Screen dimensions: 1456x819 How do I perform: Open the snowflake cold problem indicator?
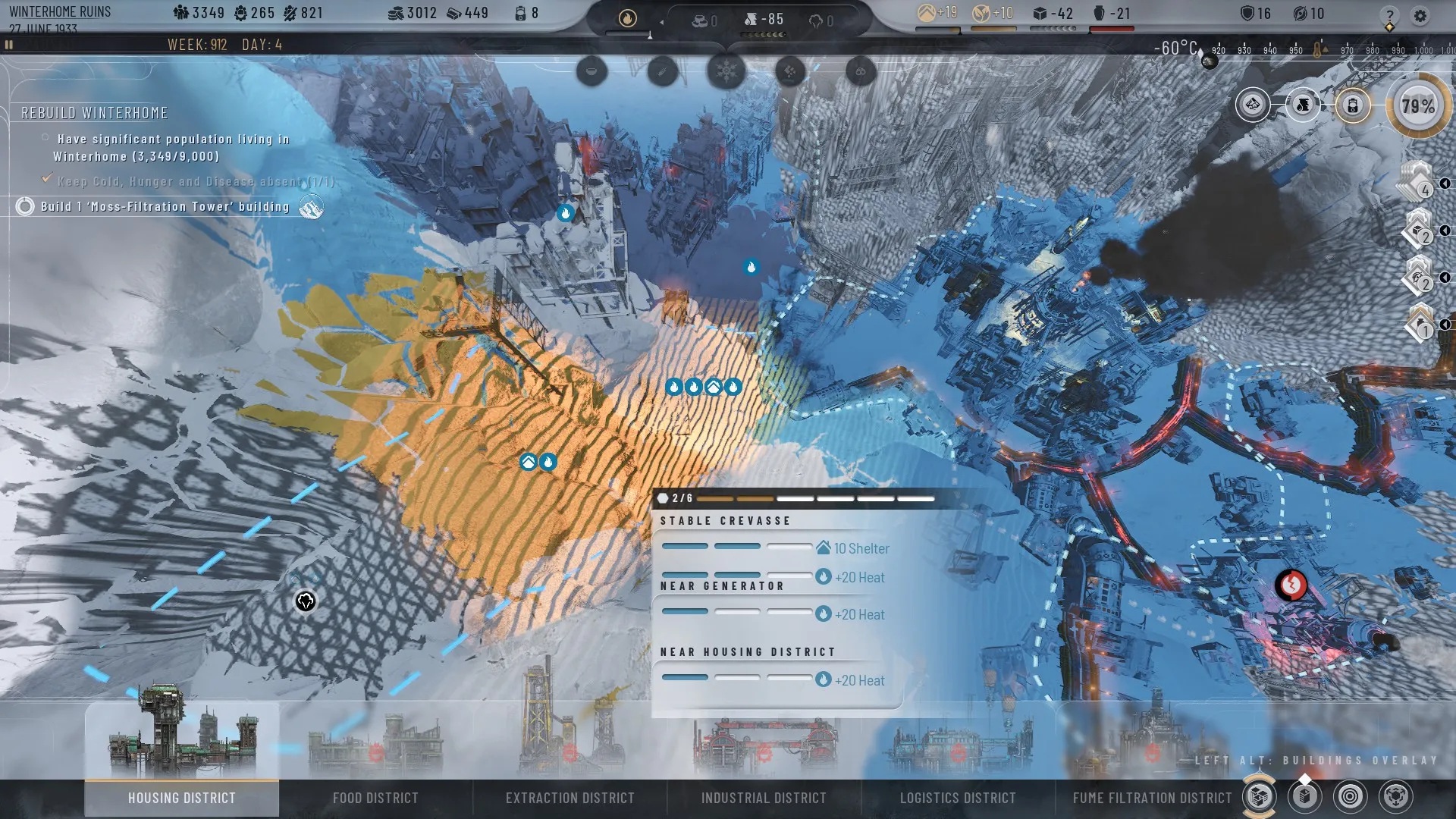tap(726, 72)
